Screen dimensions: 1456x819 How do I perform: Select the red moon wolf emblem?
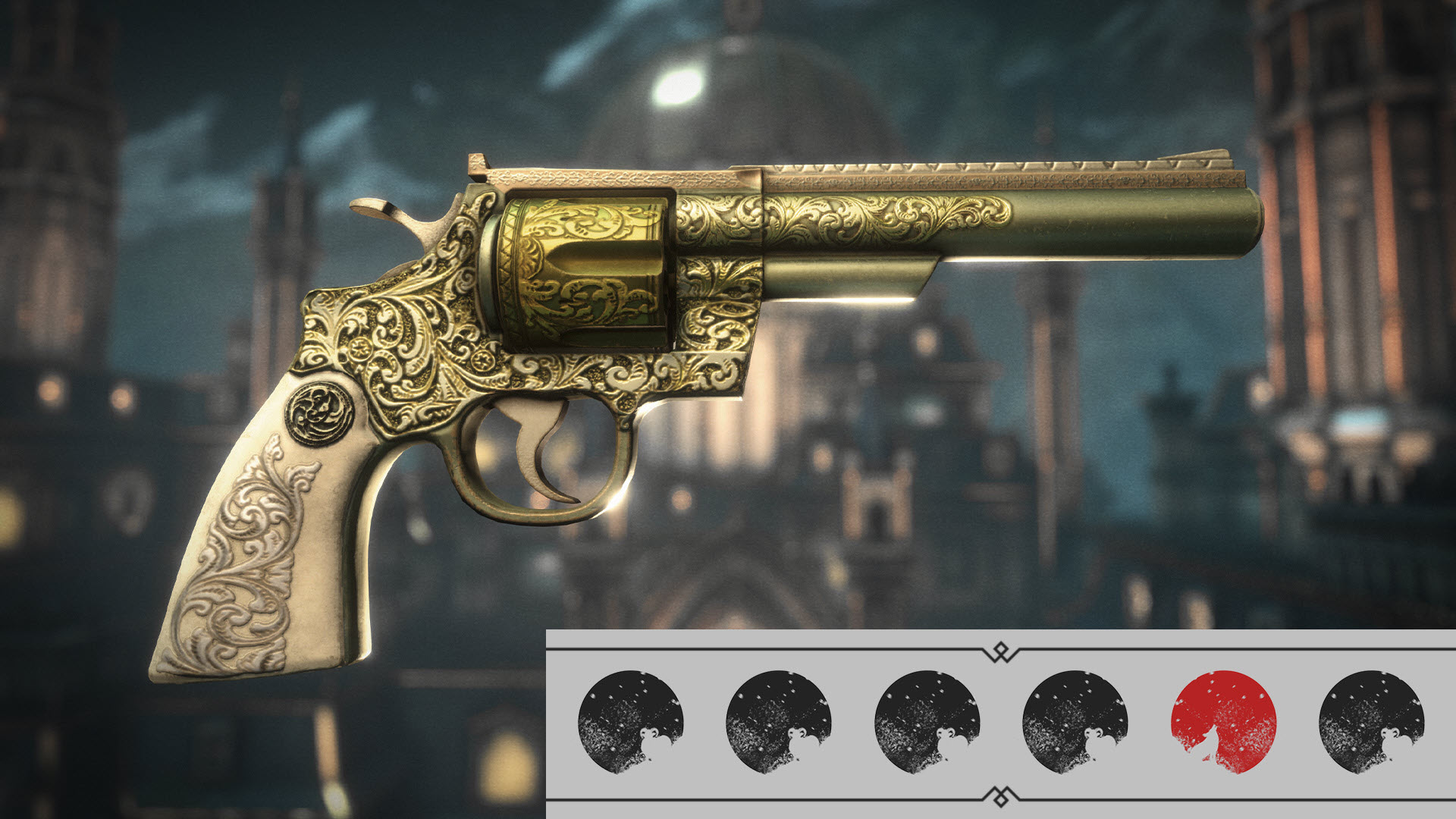pyautogui.click(x=1223, y=721)
